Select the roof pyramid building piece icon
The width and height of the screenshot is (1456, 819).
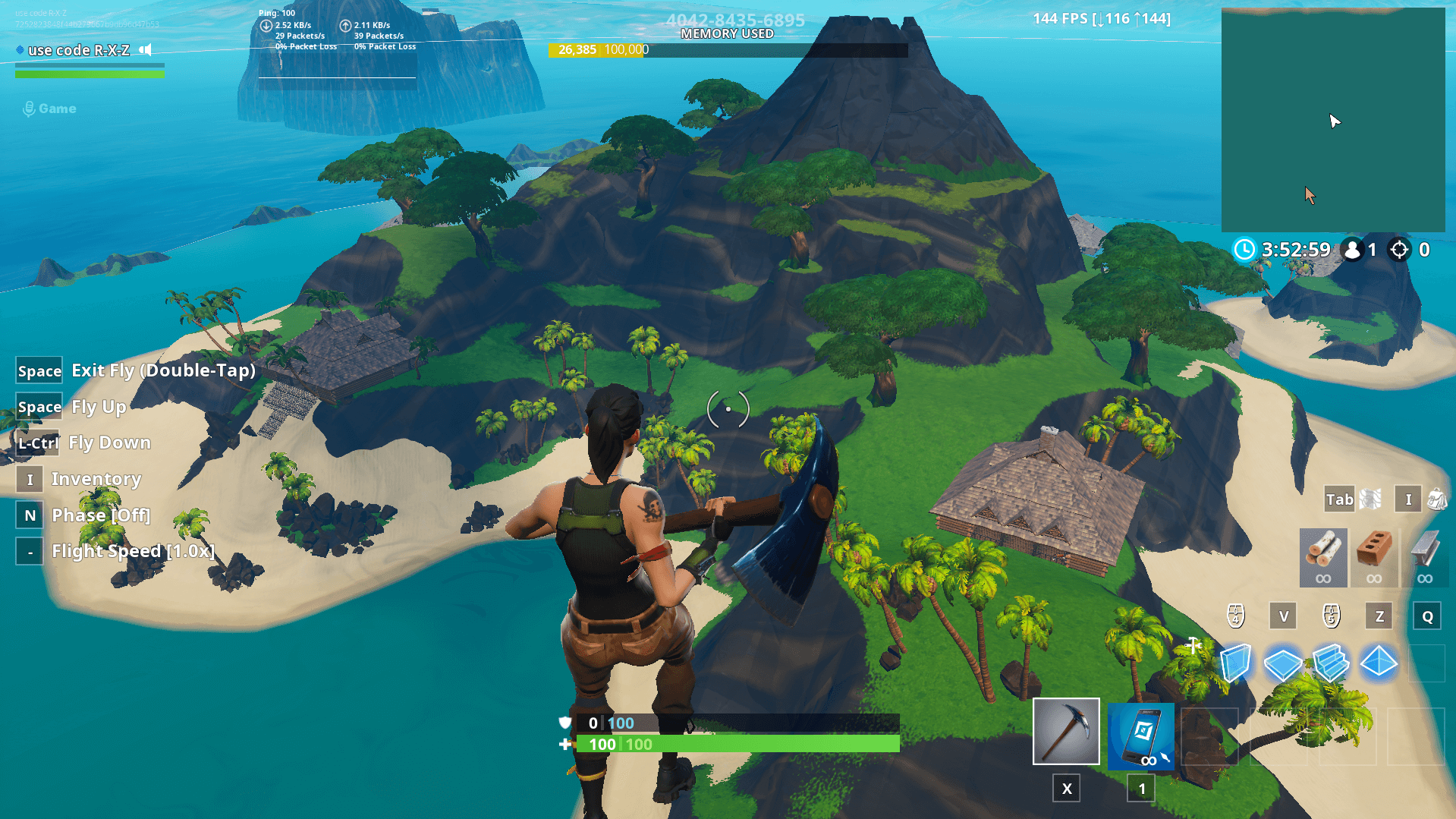(x=1381, y=663)
